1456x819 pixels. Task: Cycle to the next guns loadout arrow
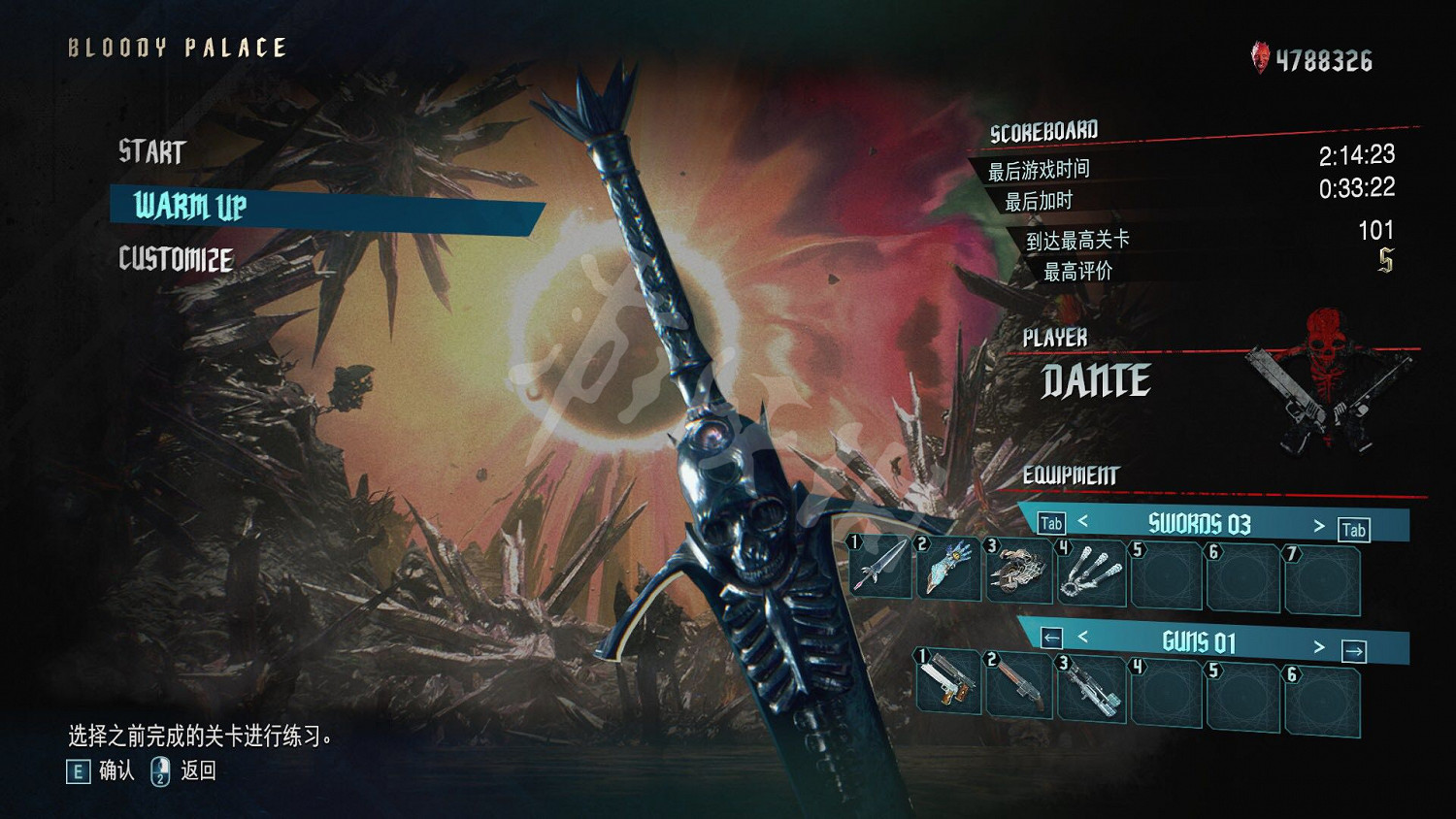pyautogui.click(x=1318, y=646)
